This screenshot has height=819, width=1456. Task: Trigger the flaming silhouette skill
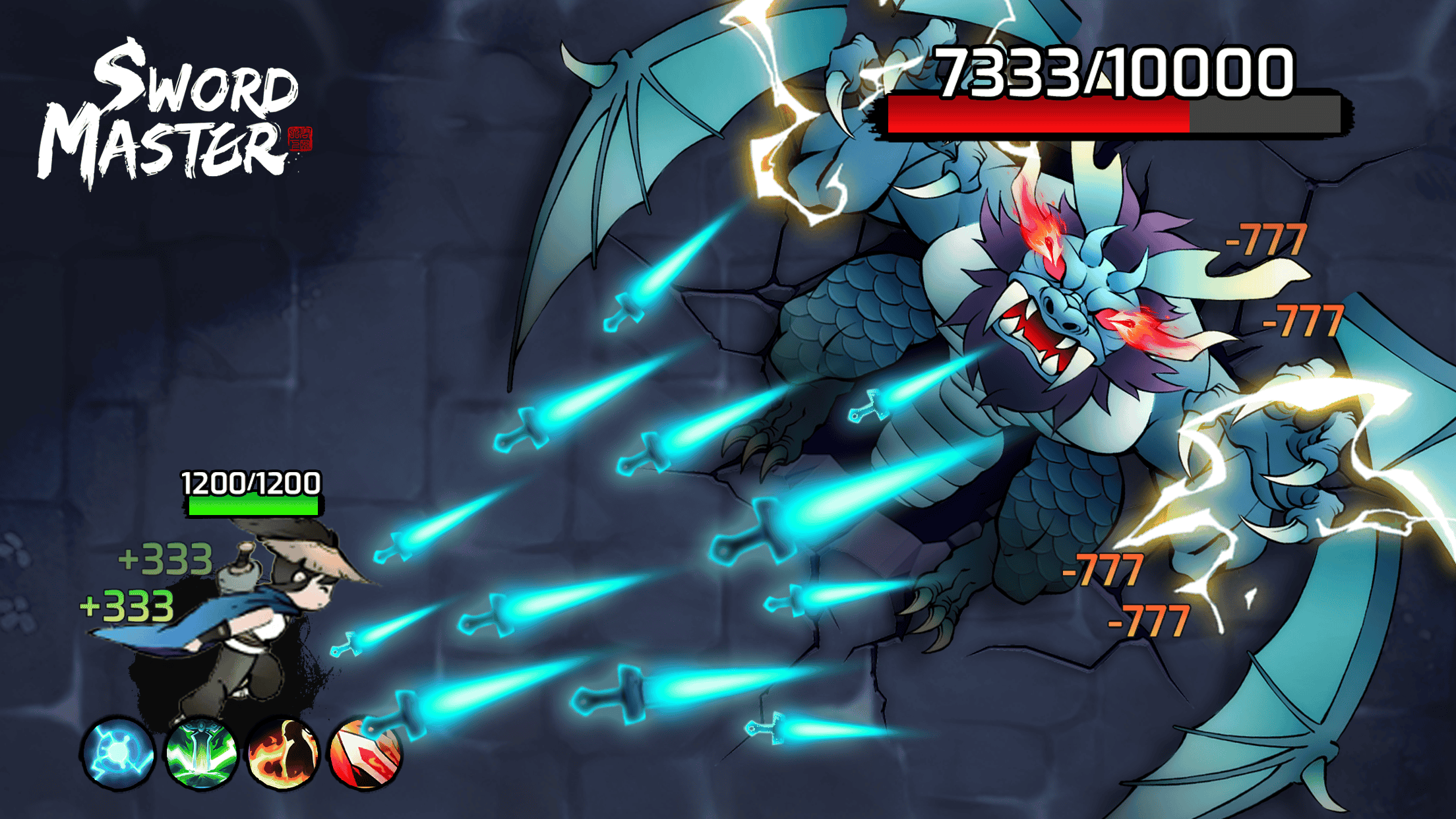click(x=283, y=753)
